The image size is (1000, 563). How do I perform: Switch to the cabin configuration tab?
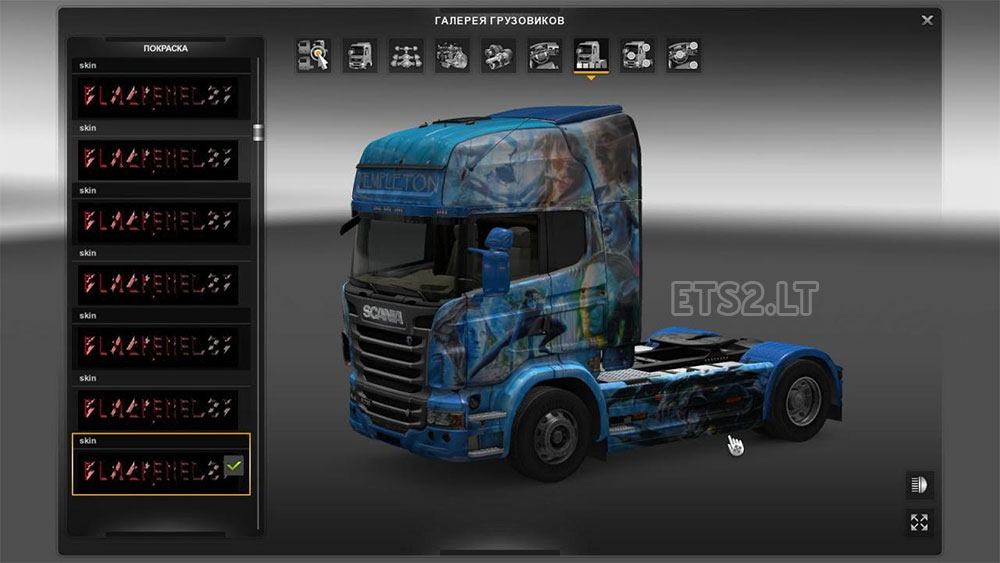(x=359, y=56)
